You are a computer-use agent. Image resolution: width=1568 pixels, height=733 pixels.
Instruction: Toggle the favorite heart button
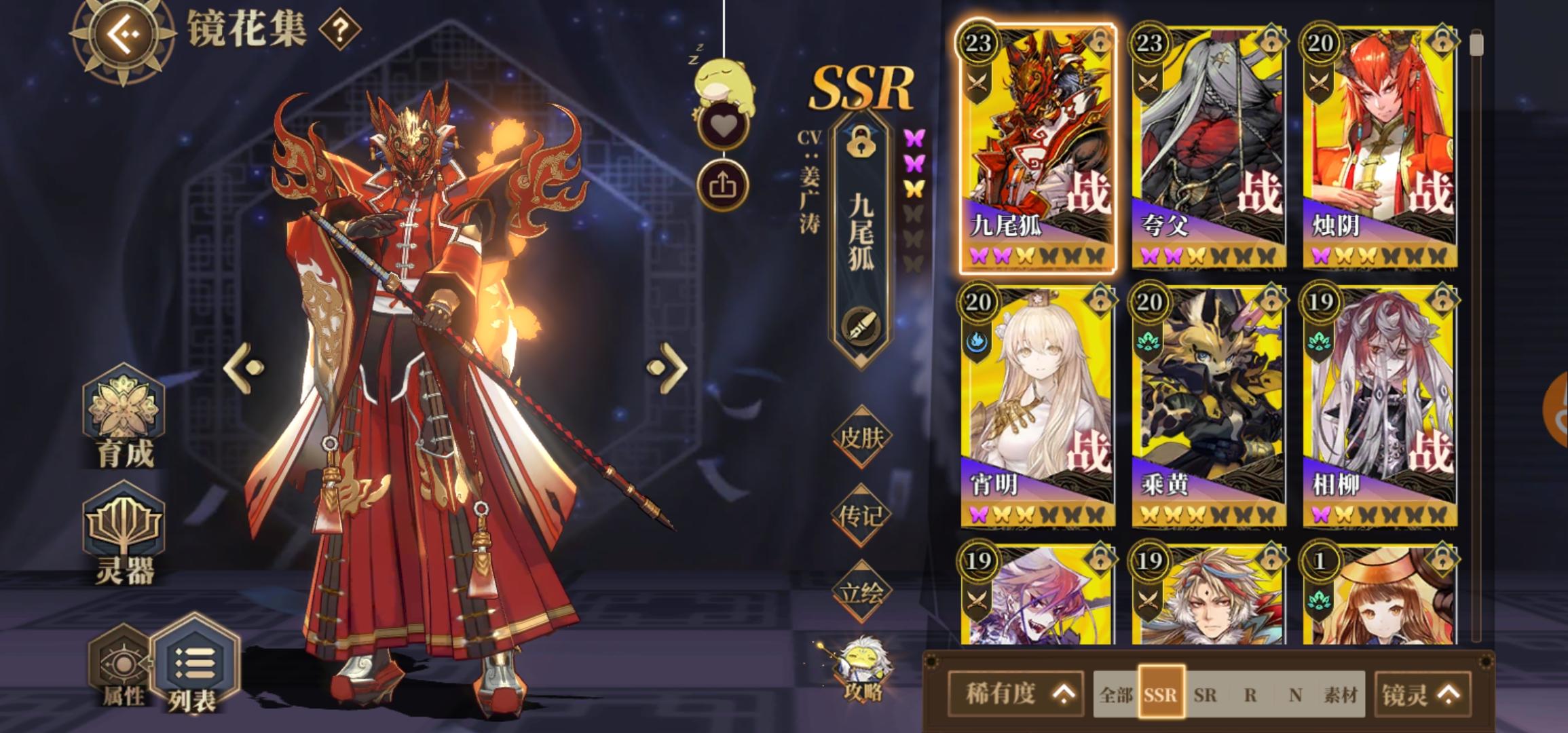(x=722, y=124)
